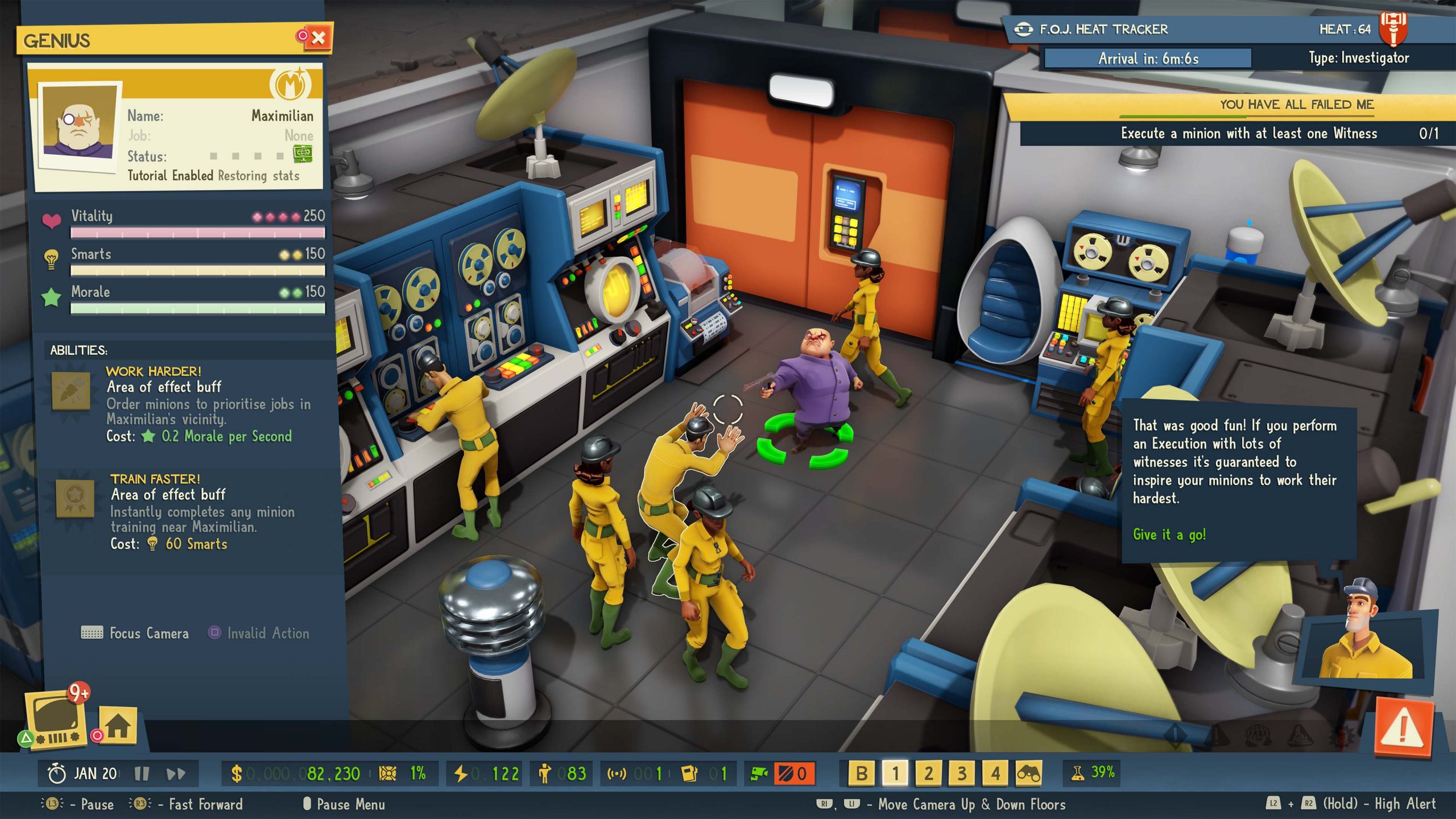1456x819 pixels.
Task: Toggle the Pause control in the time bar
Action: tap(141, 772)
